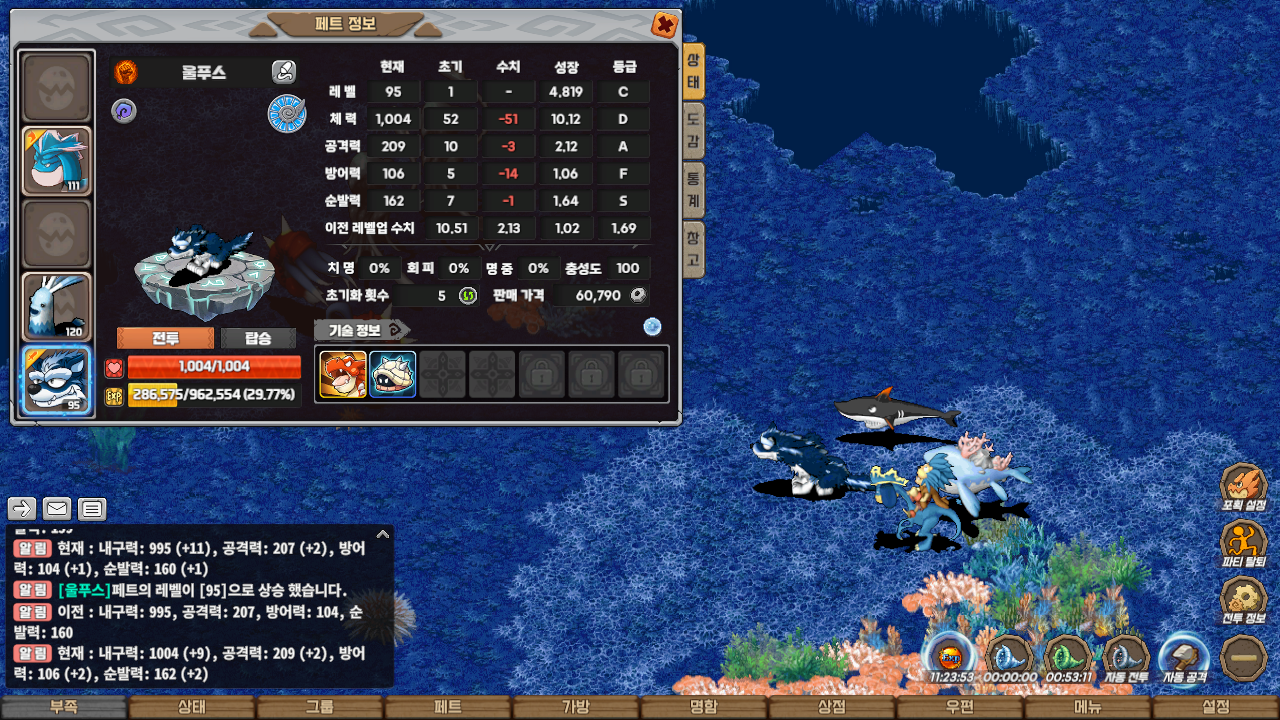Image resolution: width=1280 pixels, height=720 pixels.
Task: Open the 기술 정보 skill info
Action: click(x=361, y=330)
